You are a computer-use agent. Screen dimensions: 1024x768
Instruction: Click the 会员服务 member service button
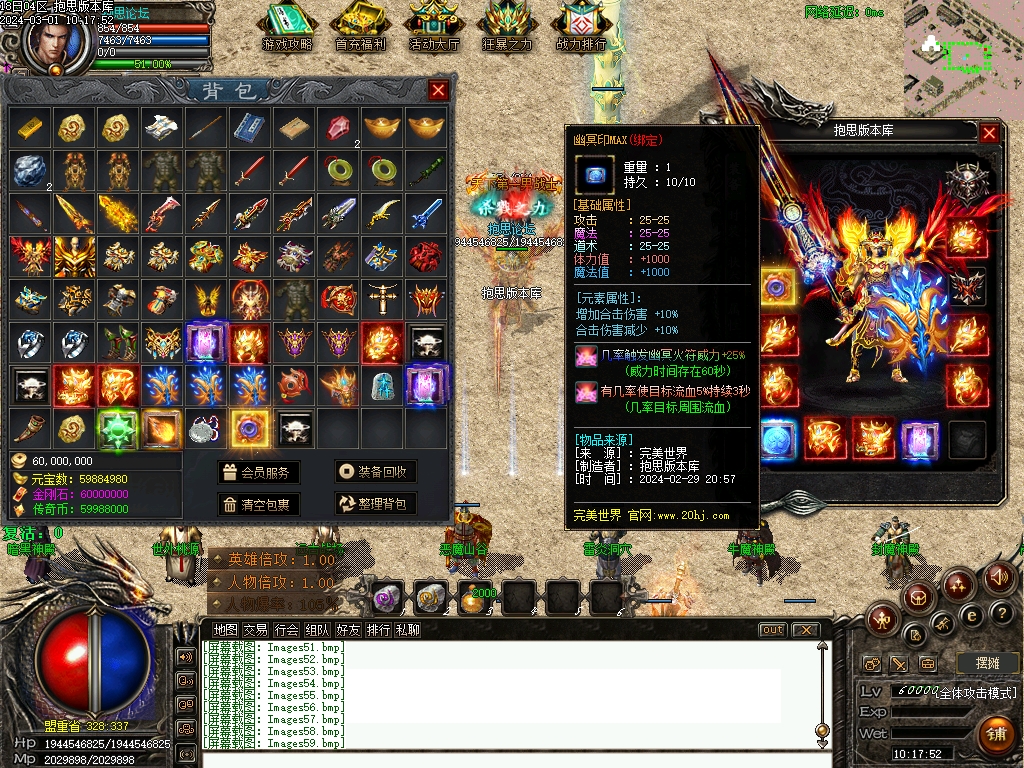pyautogui.click(x=259, y=473)
